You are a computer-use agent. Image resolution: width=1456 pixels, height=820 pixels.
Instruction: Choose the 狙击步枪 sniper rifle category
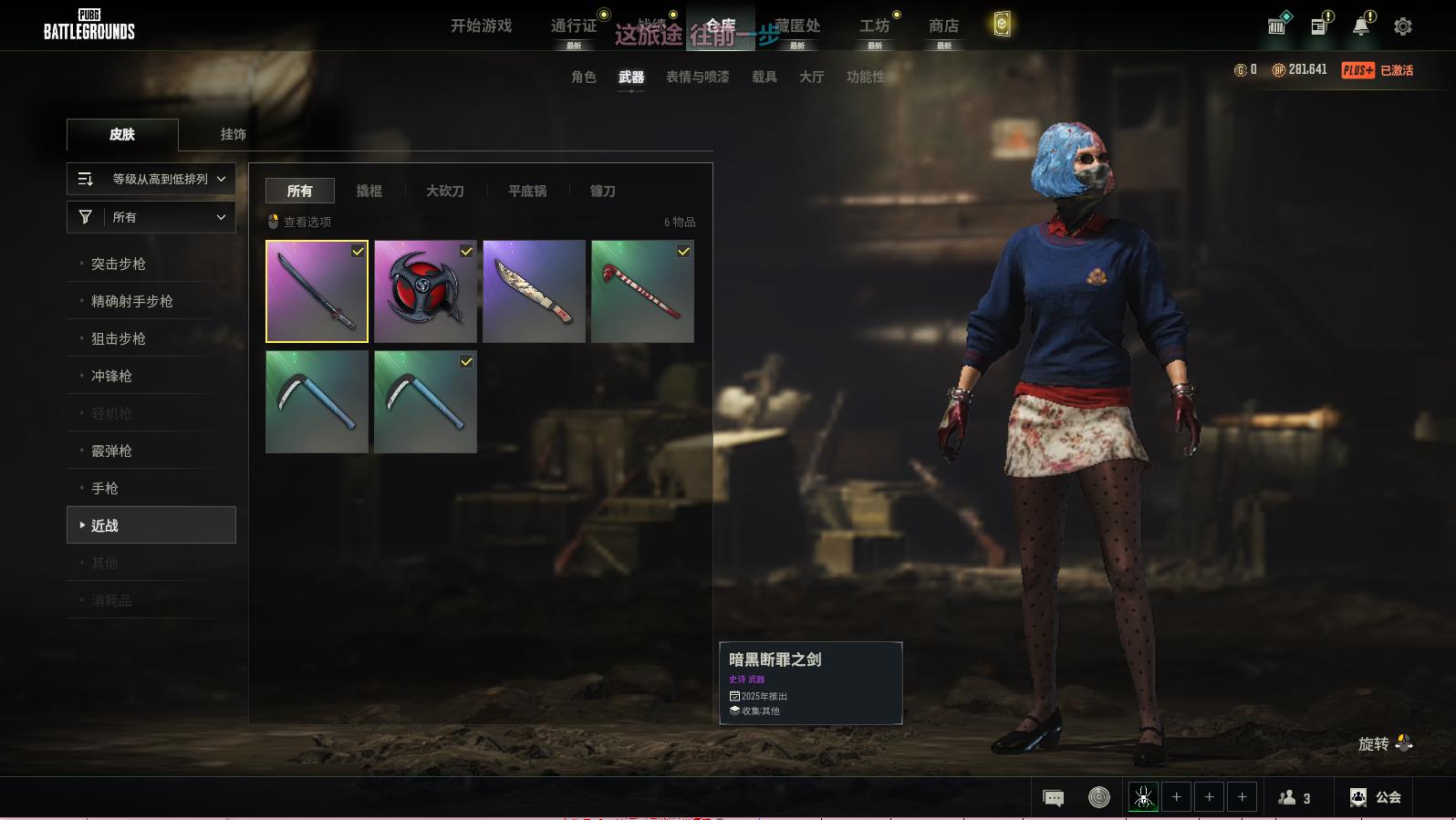[119, 338]
